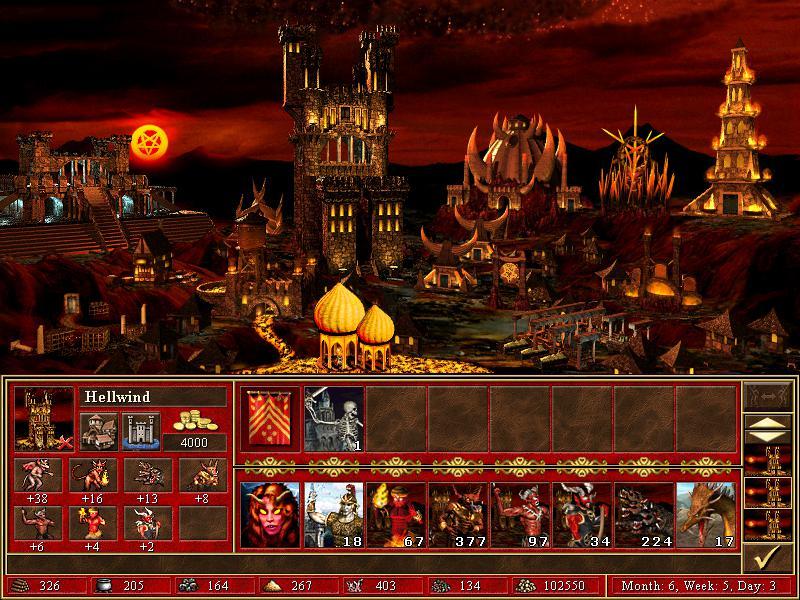Select the stack of 224 hounds

pyautogui.click(x=644, y=515)
